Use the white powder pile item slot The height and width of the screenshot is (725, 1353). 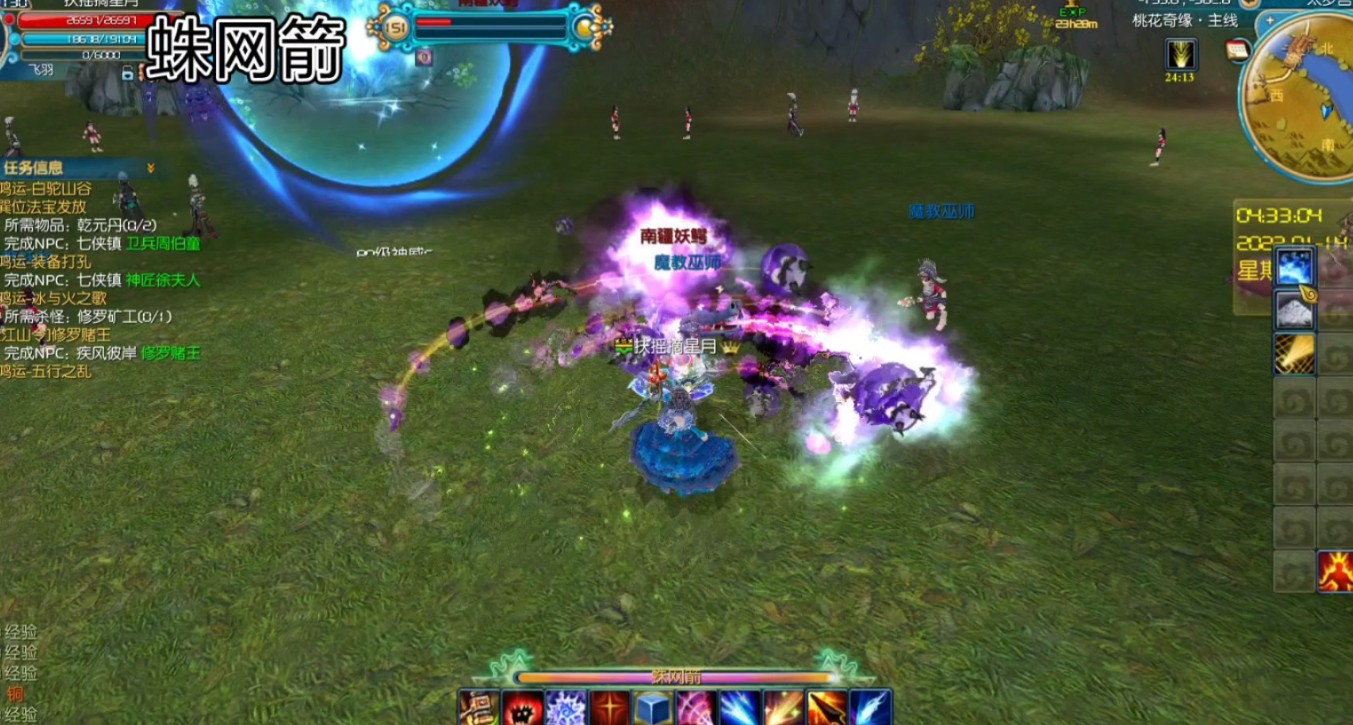[1294, 311]
